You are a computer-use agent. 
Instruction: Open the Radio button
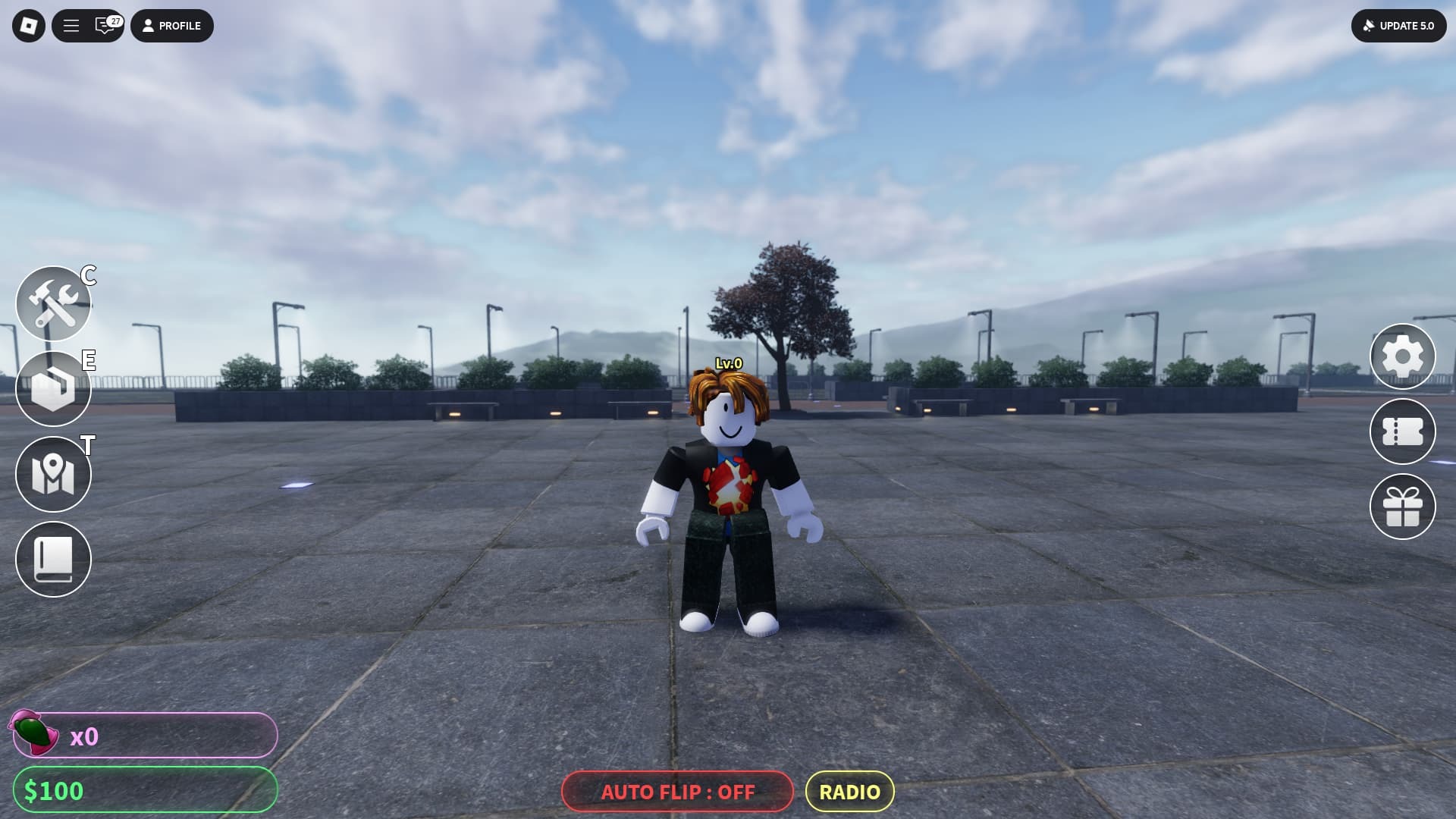(x=849, y=792)
